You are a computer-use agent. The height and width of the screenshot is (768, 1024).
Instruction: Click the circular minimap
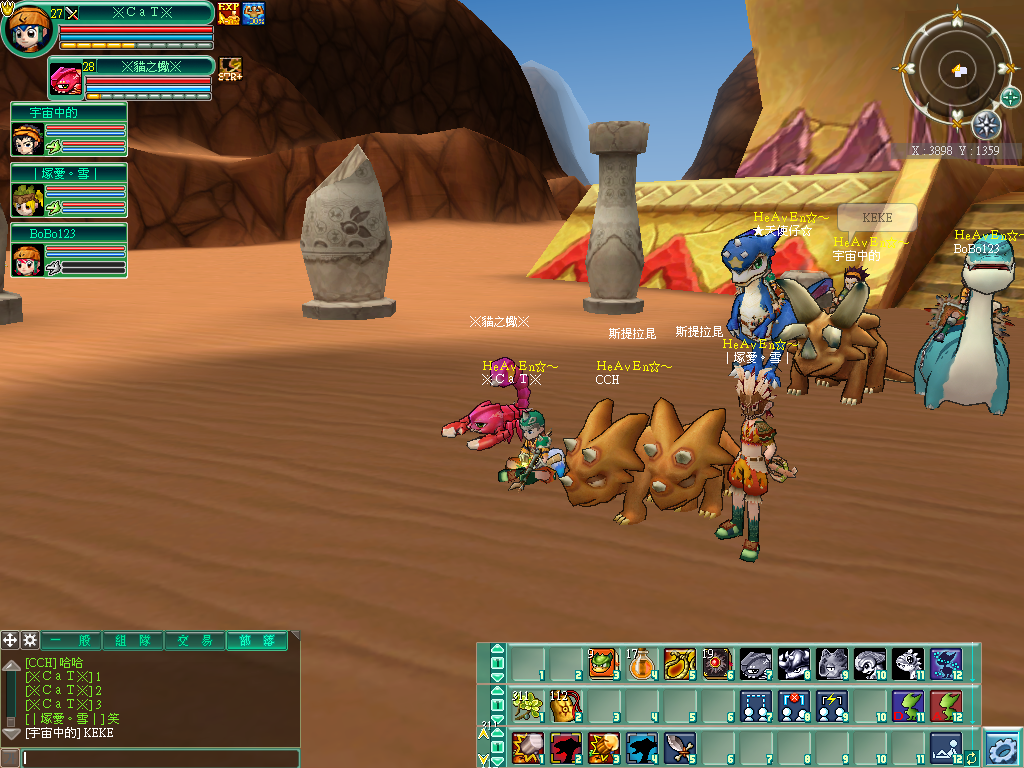tap(957, 70)
